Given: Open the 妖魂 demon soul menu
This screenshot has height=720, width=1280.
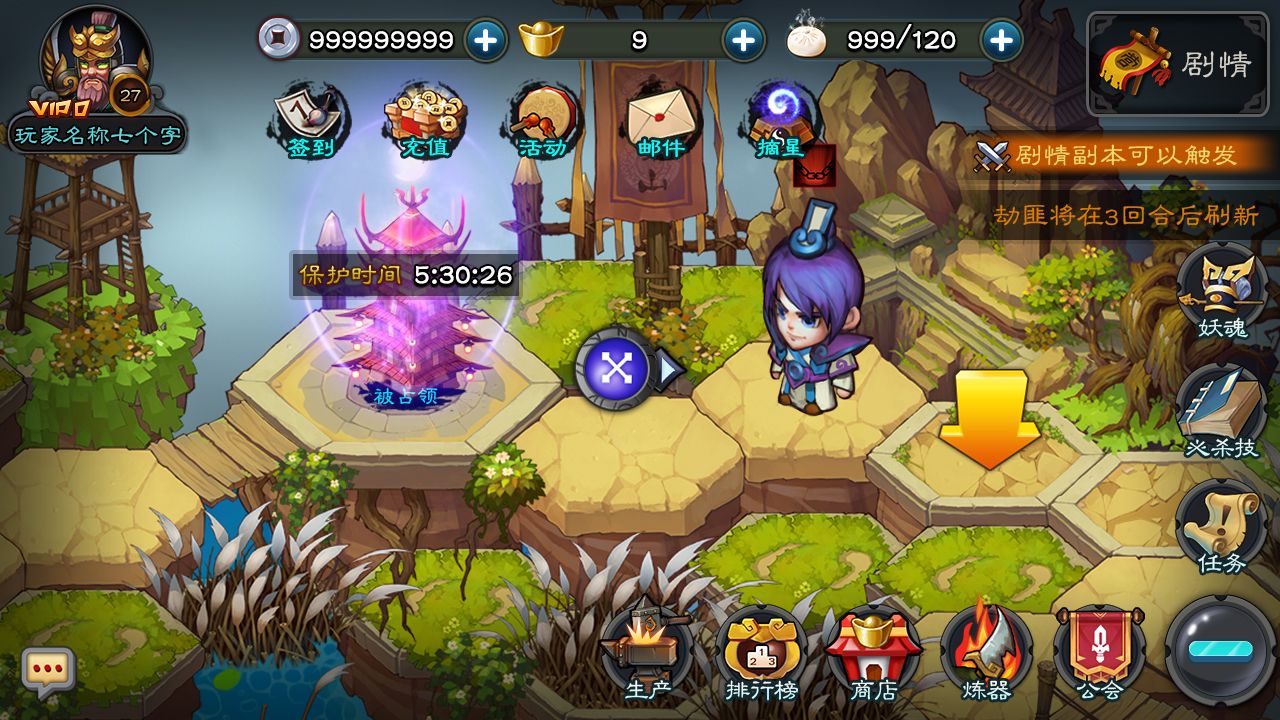Looking at the screenshot, I should pyautogui.click(x=1221, y=293).
